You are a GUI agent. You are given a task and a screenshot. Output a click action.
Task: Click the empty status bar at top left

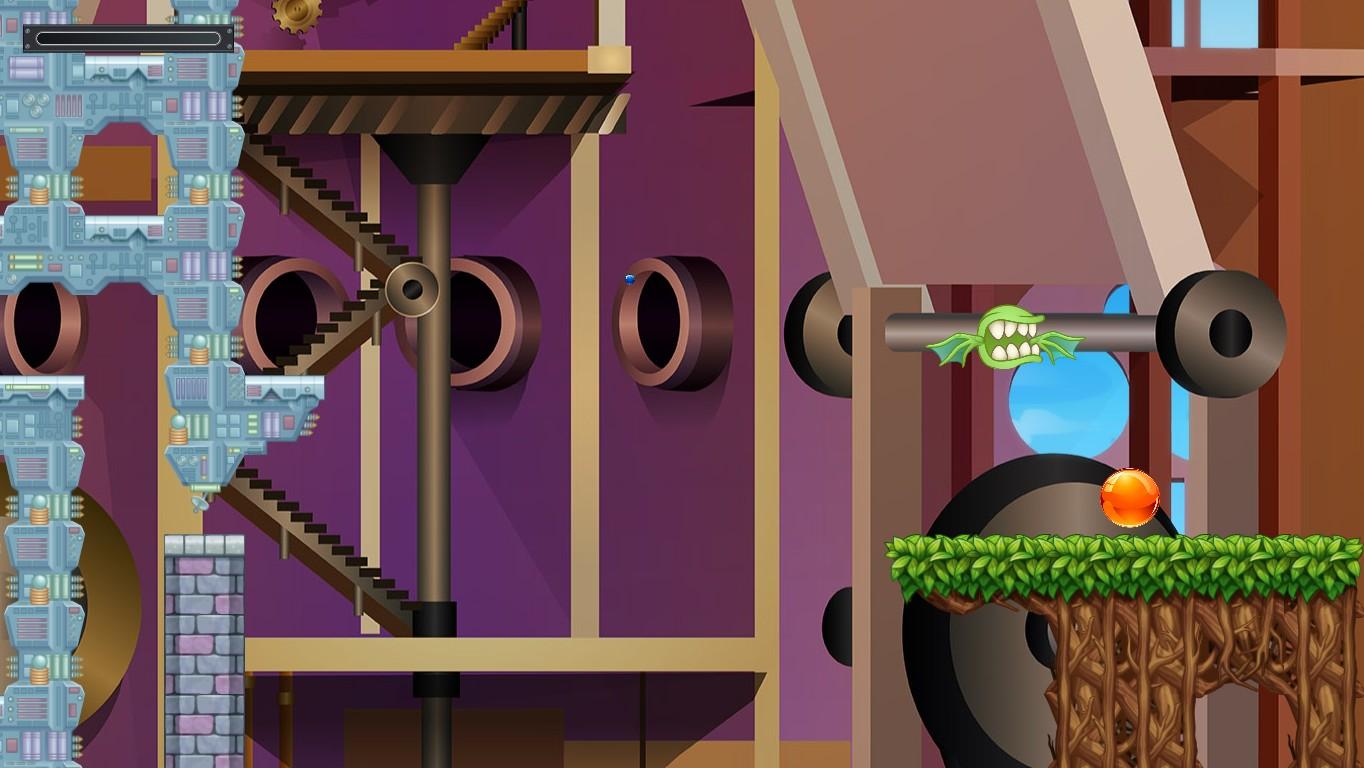click(128, 38)
